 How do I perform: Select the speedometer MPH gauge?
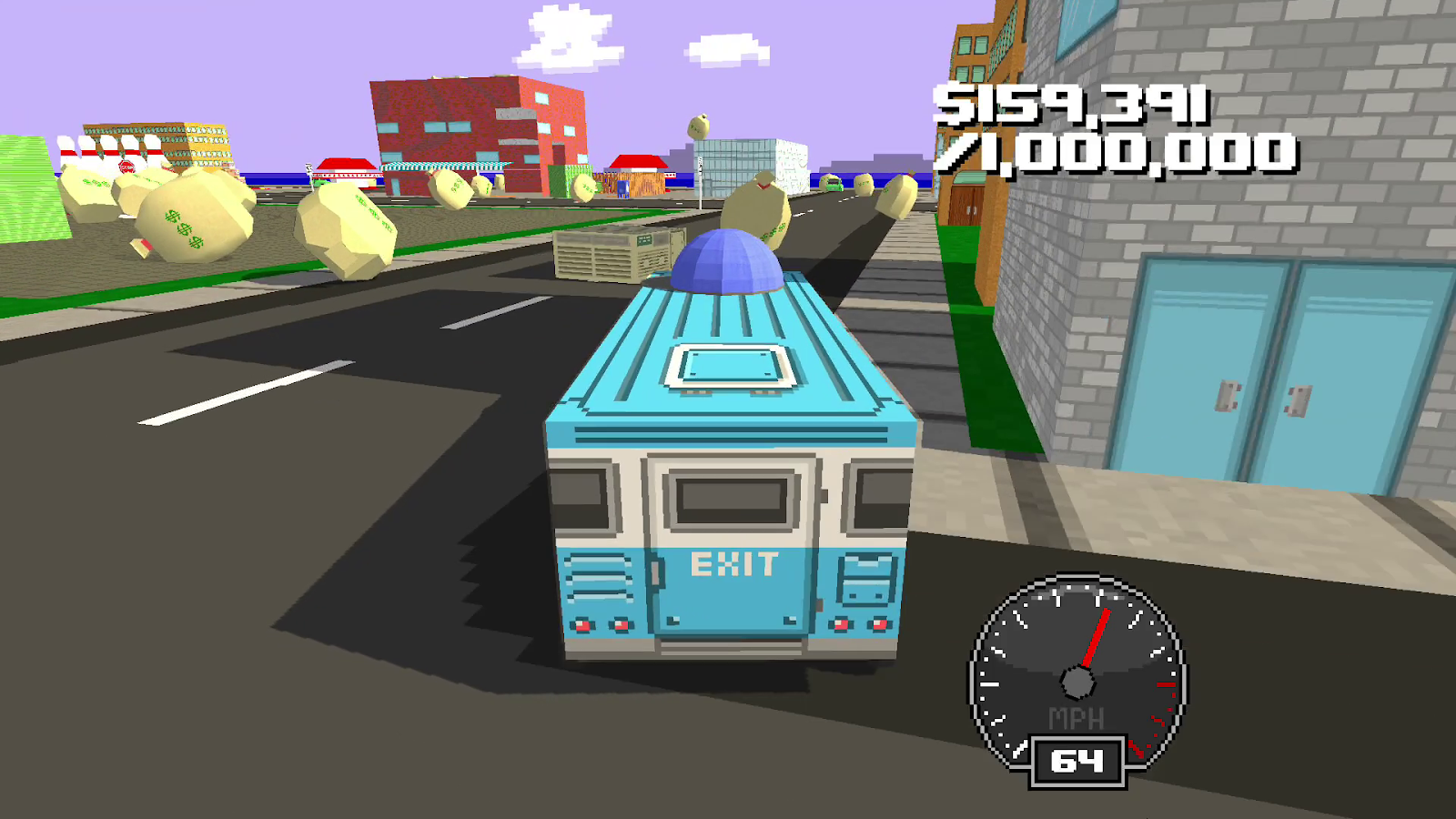[1078, 678]
